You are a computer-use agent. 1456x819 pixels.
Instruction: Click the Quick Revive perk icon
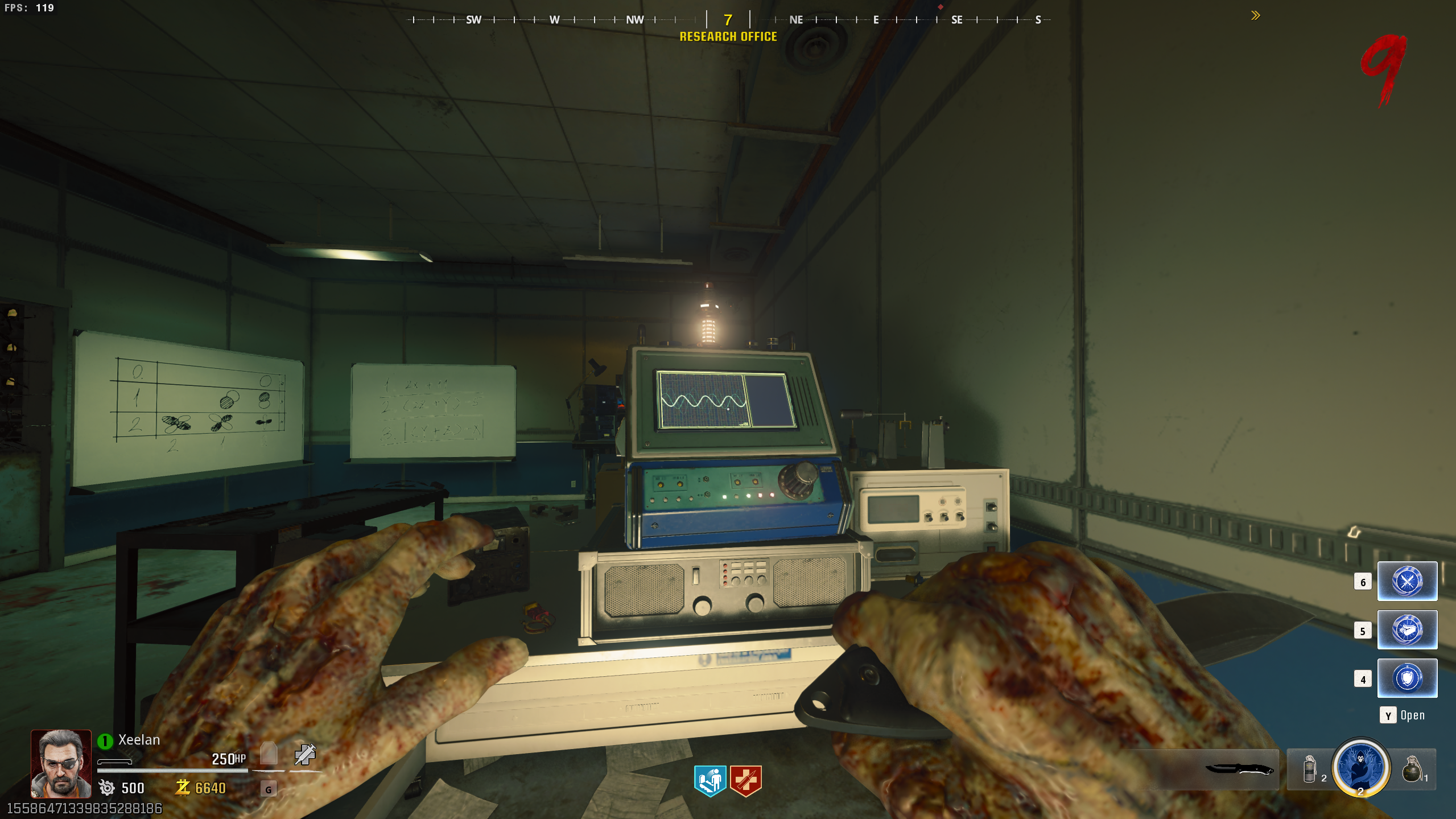coord(710,780)
